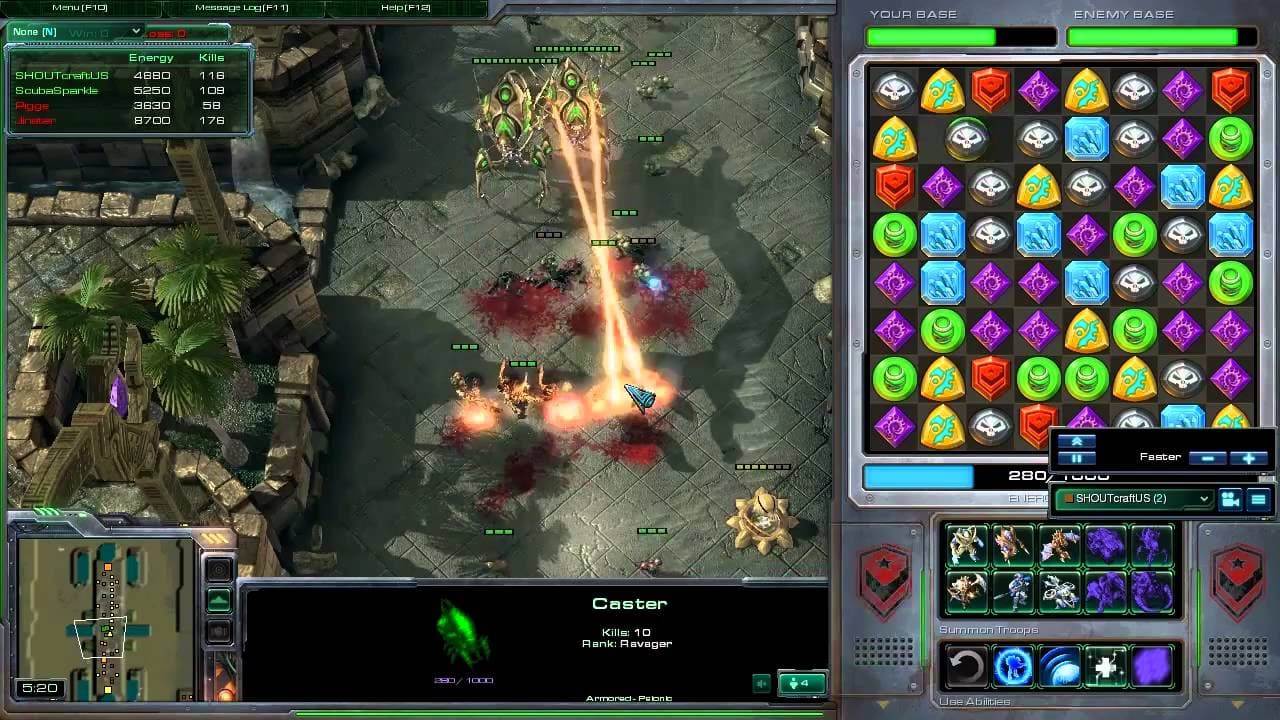This screenshot has width=1280, height=720.
Task: Expand the SHOUTcraftUS (2) observer dropdown
Action: [x=1203, y=499]
